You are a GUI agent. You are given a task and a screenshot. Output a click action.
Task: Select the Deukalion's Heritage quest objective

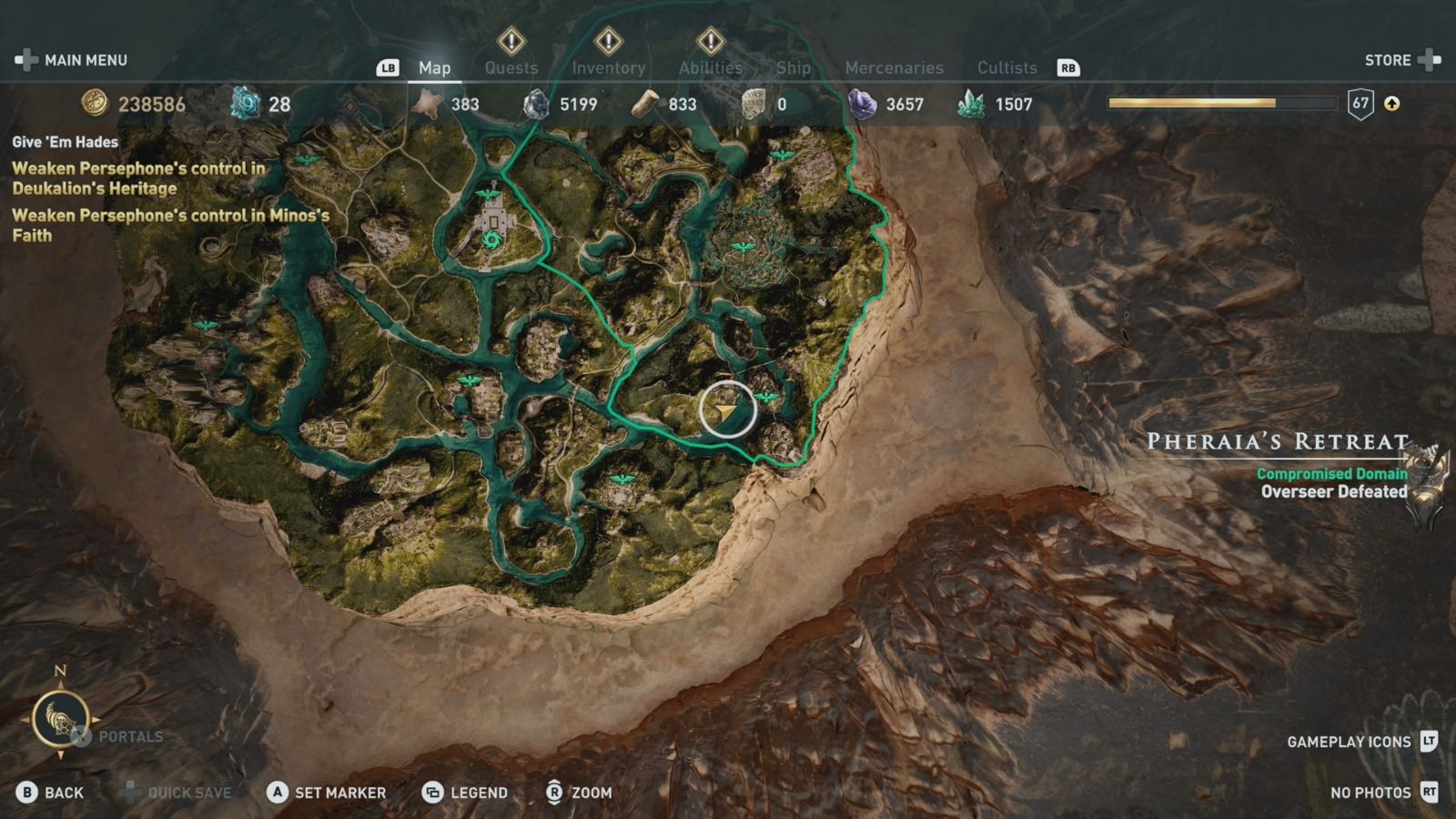[x=136, y=177]
